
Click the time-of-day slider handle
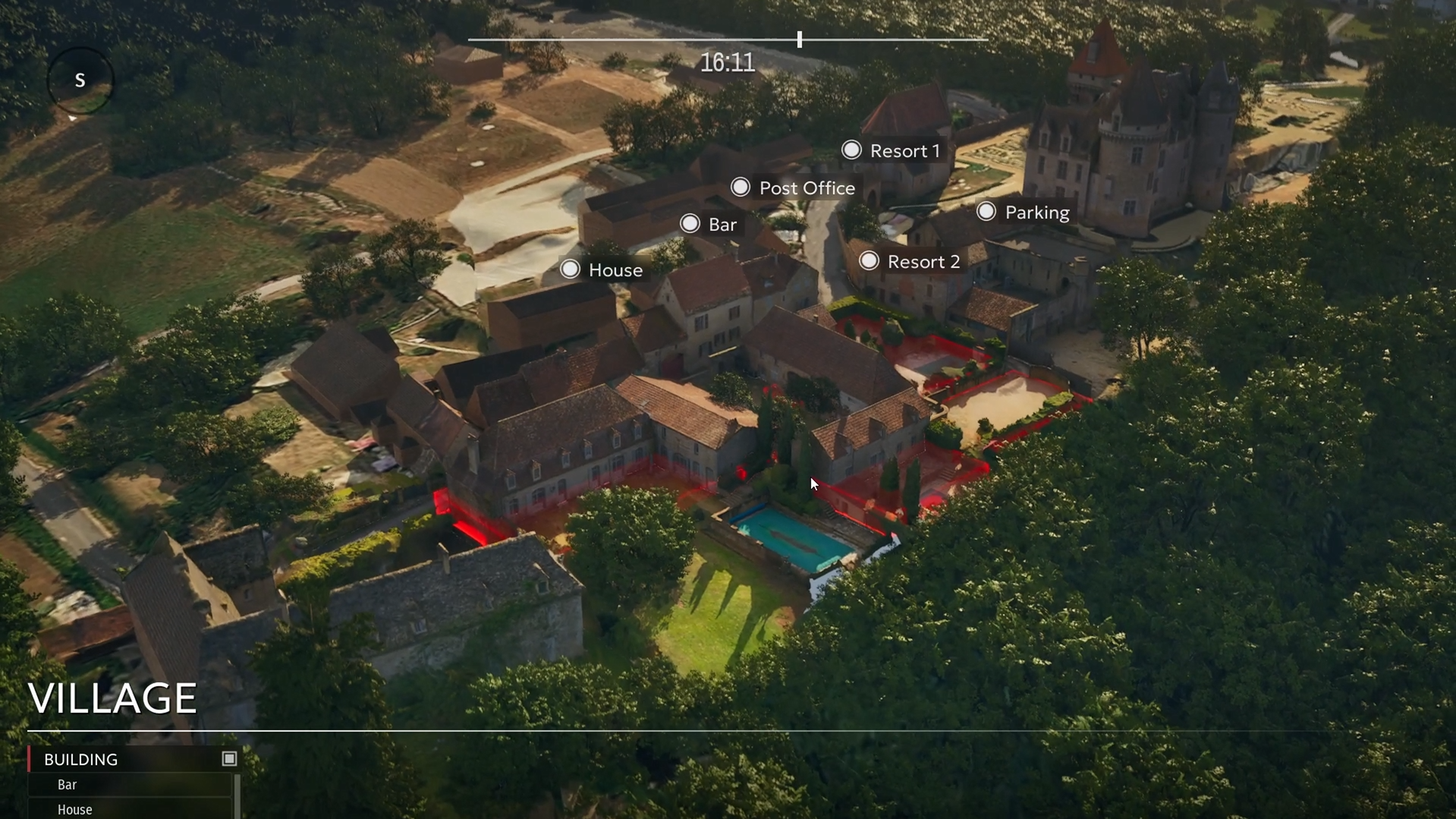coord(800,39)
